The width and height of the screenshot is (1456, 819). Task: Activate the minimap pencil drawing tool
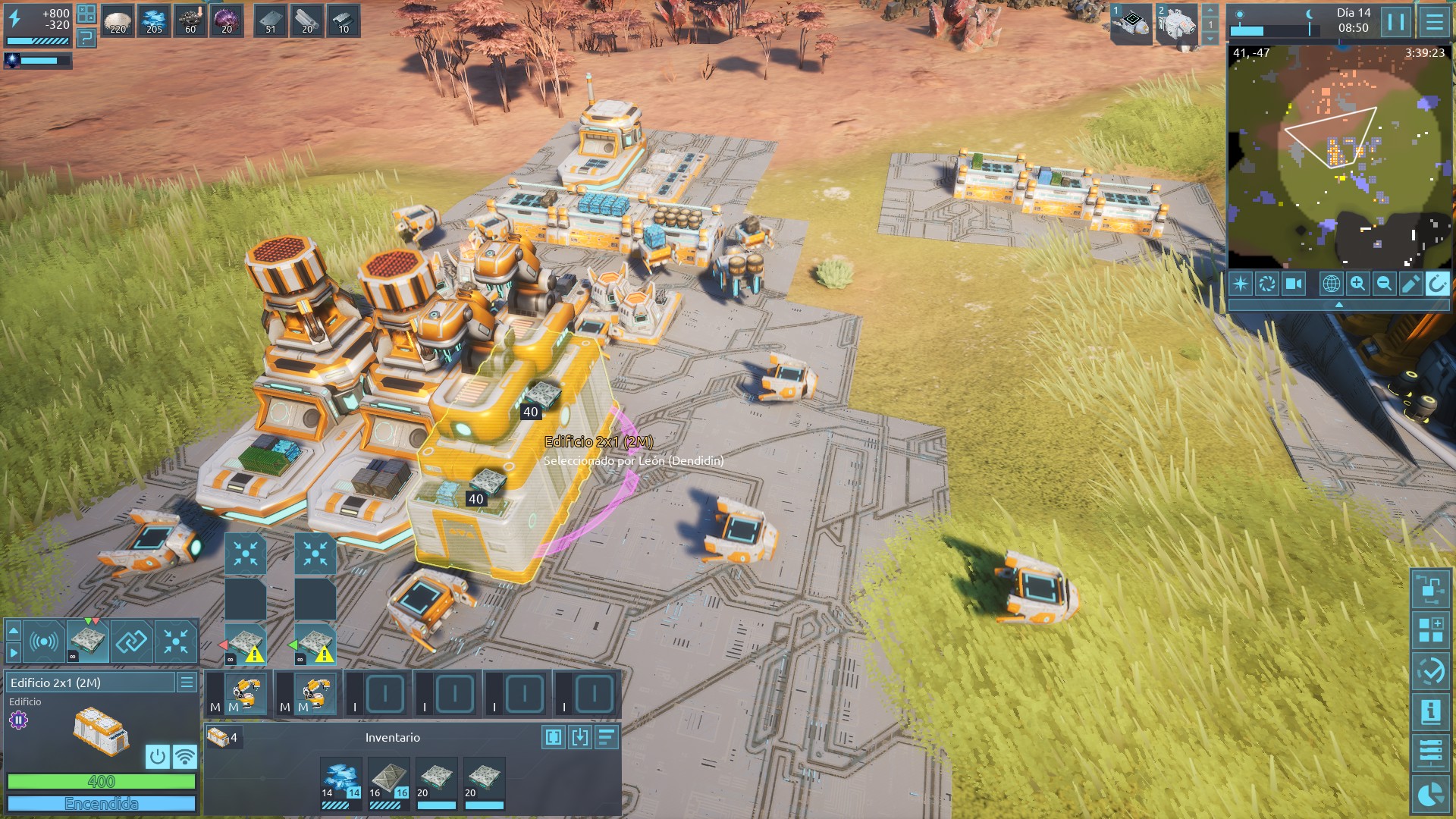pyautogui.click(x=1410, y=284)
